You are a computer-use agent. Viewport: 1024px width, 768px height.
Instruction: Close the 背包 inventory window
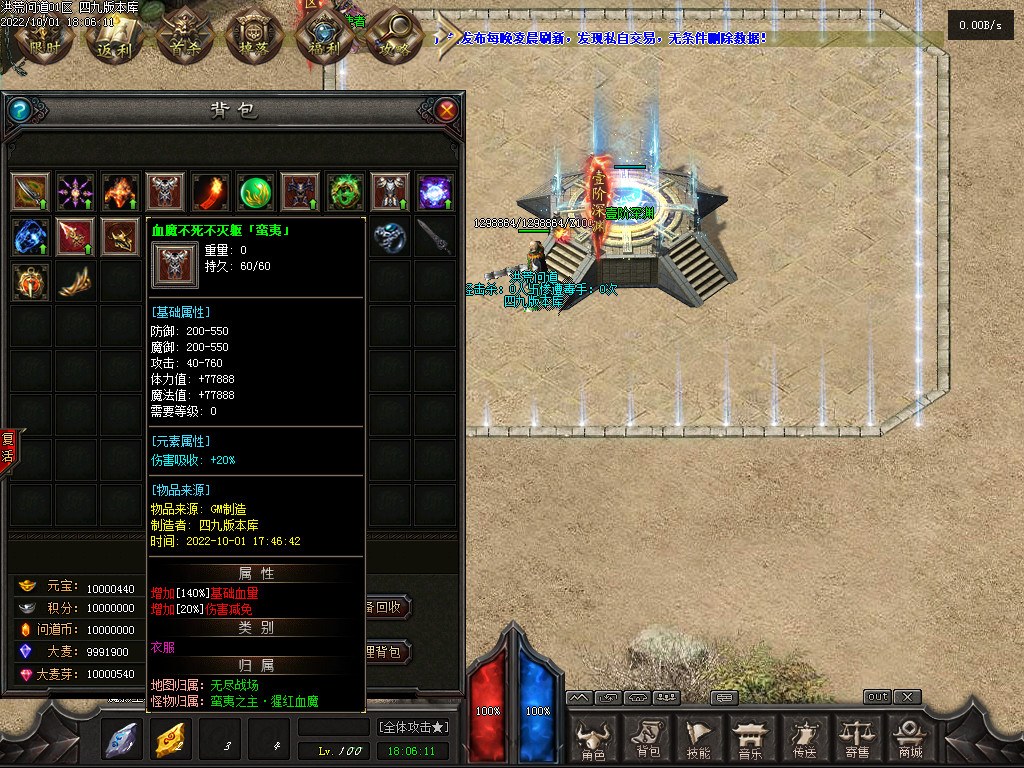pos(447,110)
